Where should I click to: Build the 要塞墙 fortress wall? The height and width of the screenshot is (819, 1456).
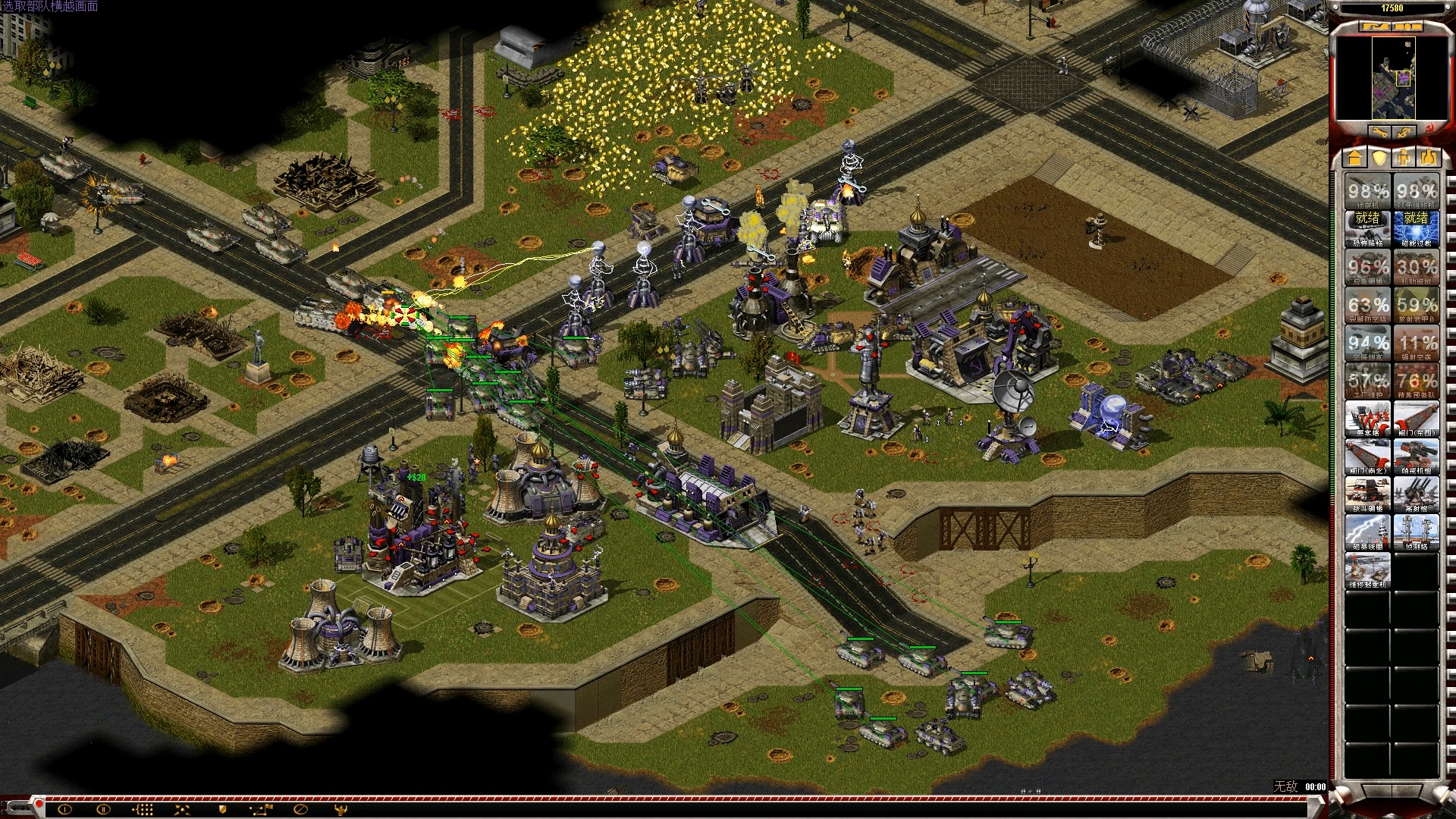click(1368, 418)
